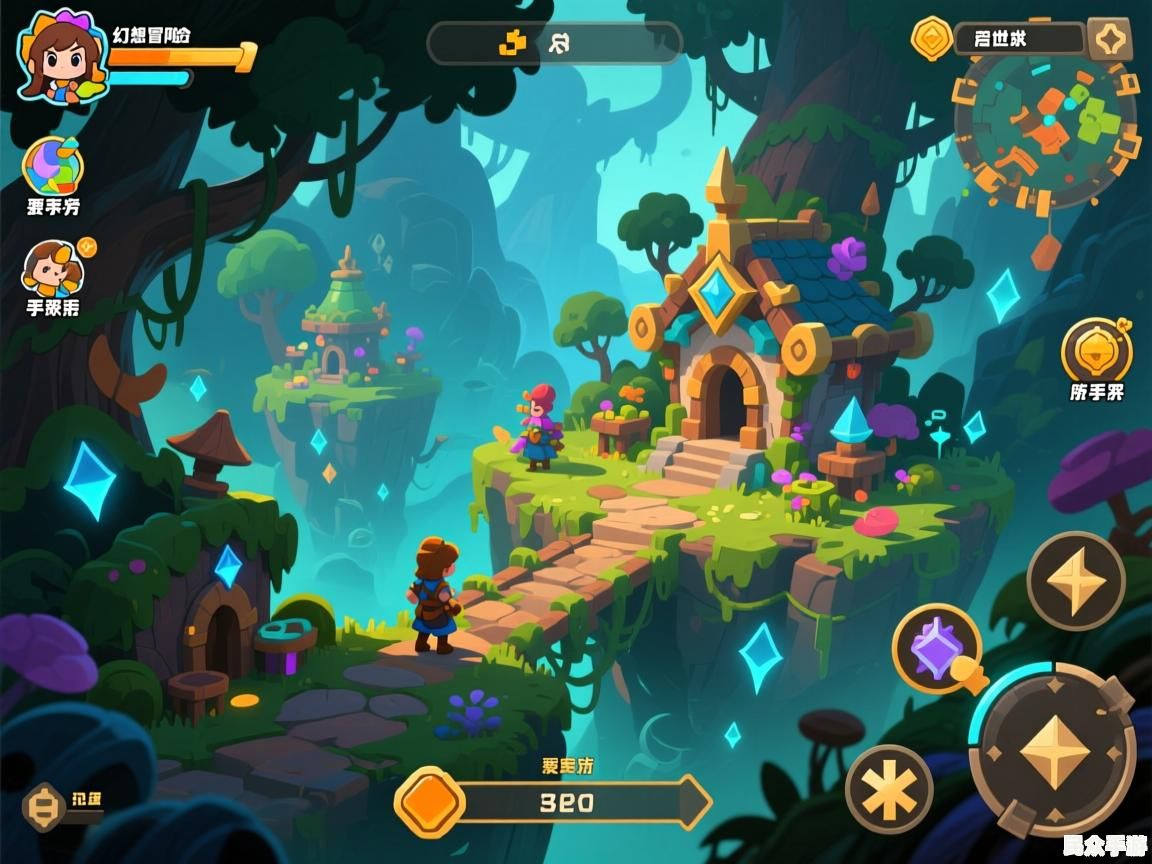Click the square four-point star button above the minimap
Image resolution: width=1152 pixels, height=864 pixels.
[1109, 40]
